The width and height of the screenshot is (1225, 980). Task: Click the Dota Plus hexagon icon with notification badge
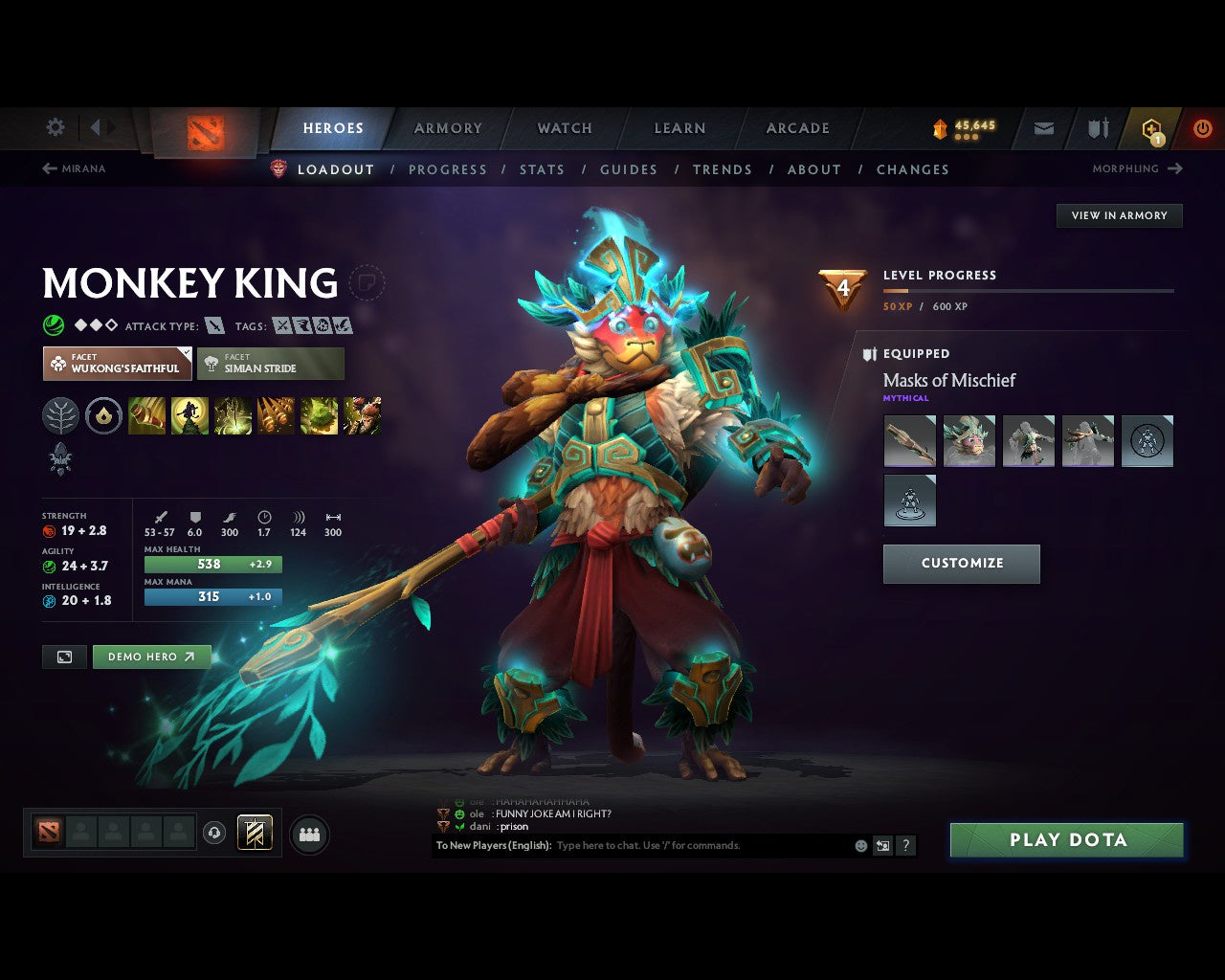point(1150,127)
